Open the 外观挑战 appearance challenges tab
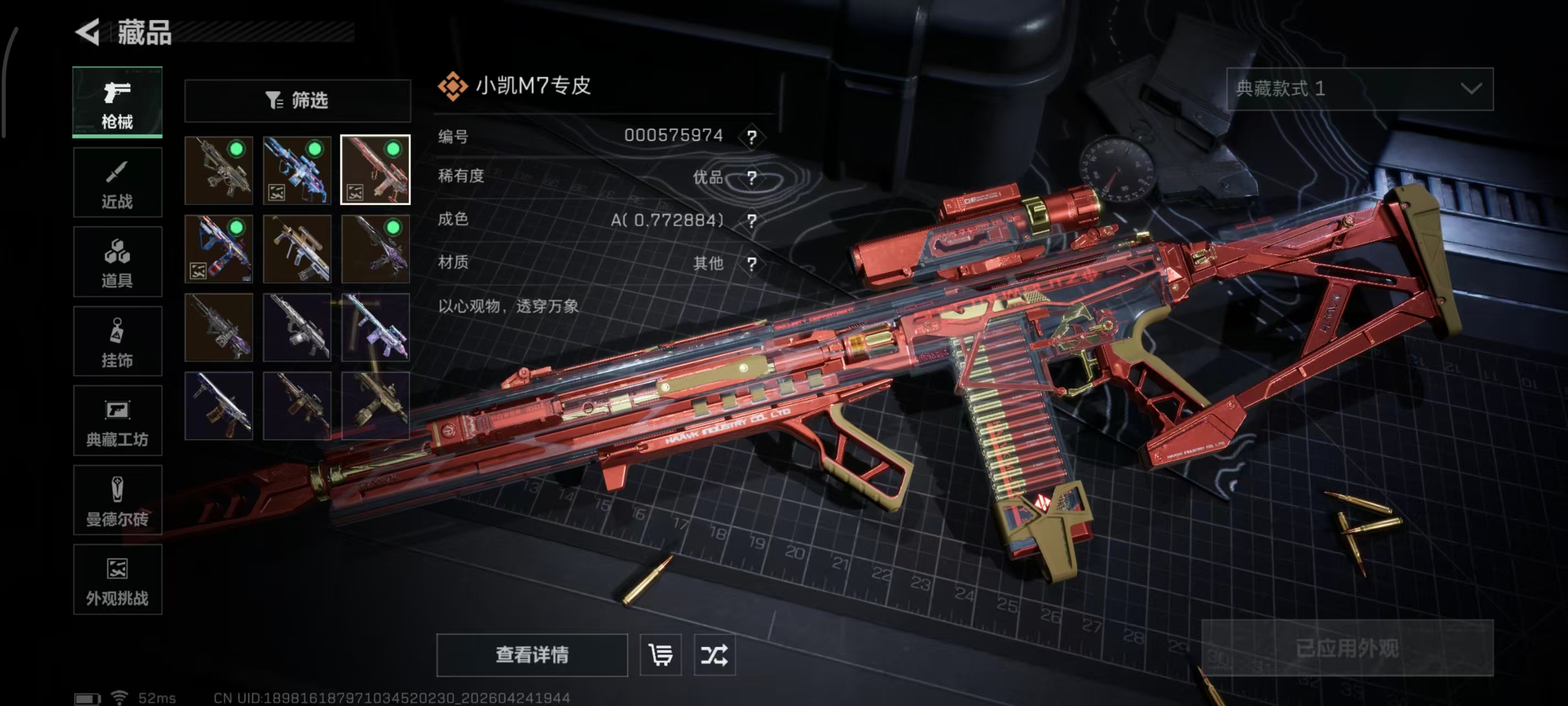Image resolution: width=1568 pixels, height=706 pixels. pyautogui.click(x=117, y=580)
